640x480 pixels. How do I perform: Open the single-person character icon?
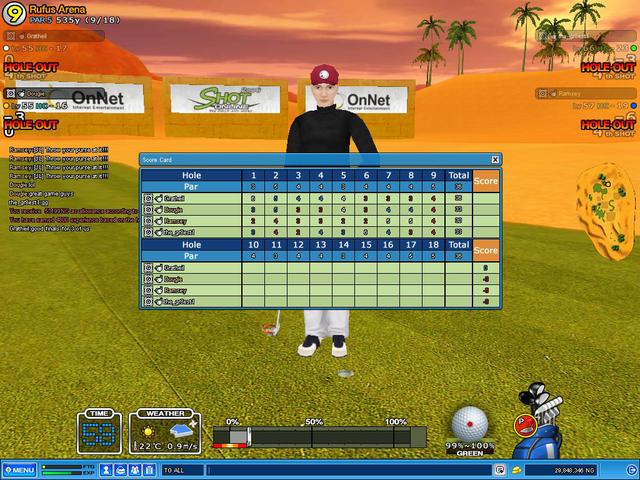click(x=107, y=469)
